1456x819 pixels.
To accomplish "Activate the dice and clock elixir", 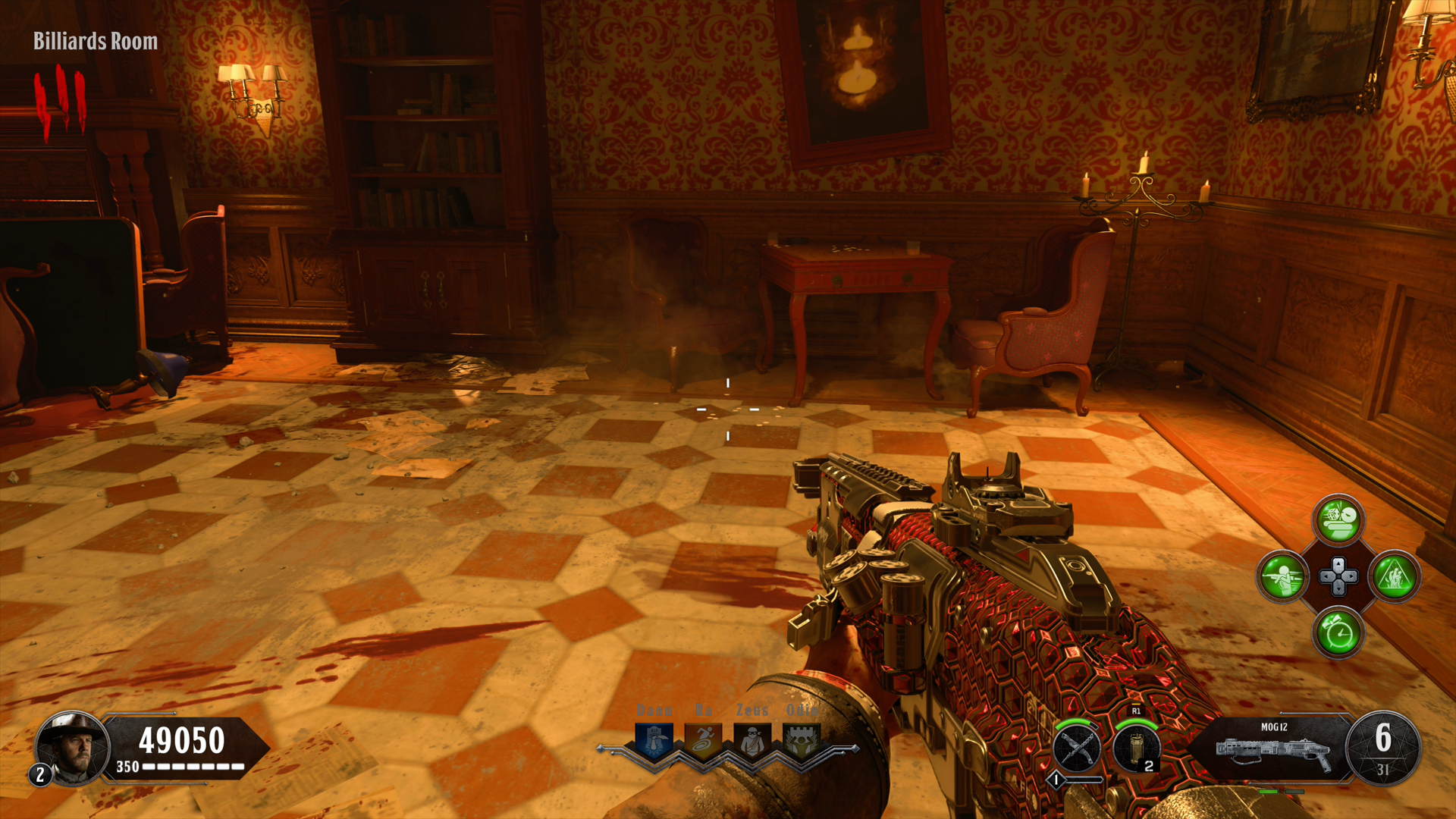I will (1338, 520).
